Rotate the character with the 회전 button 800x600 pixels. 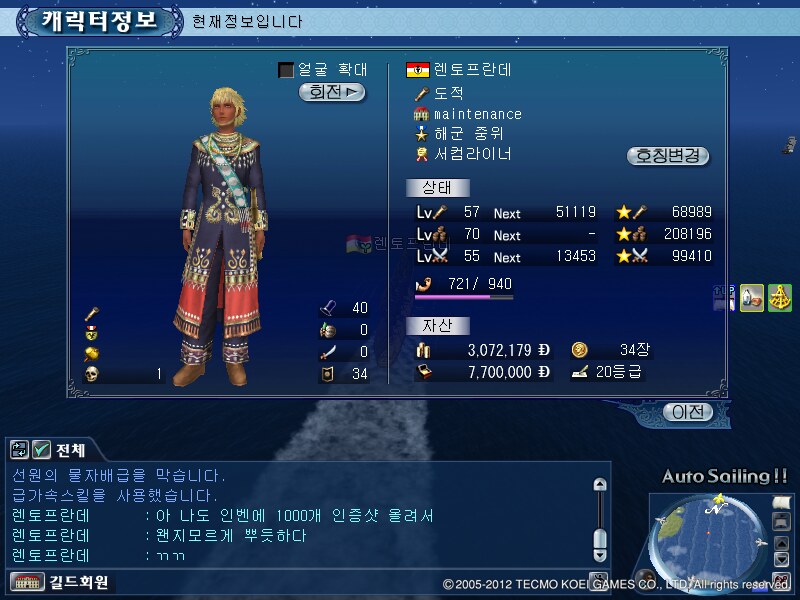332,92
